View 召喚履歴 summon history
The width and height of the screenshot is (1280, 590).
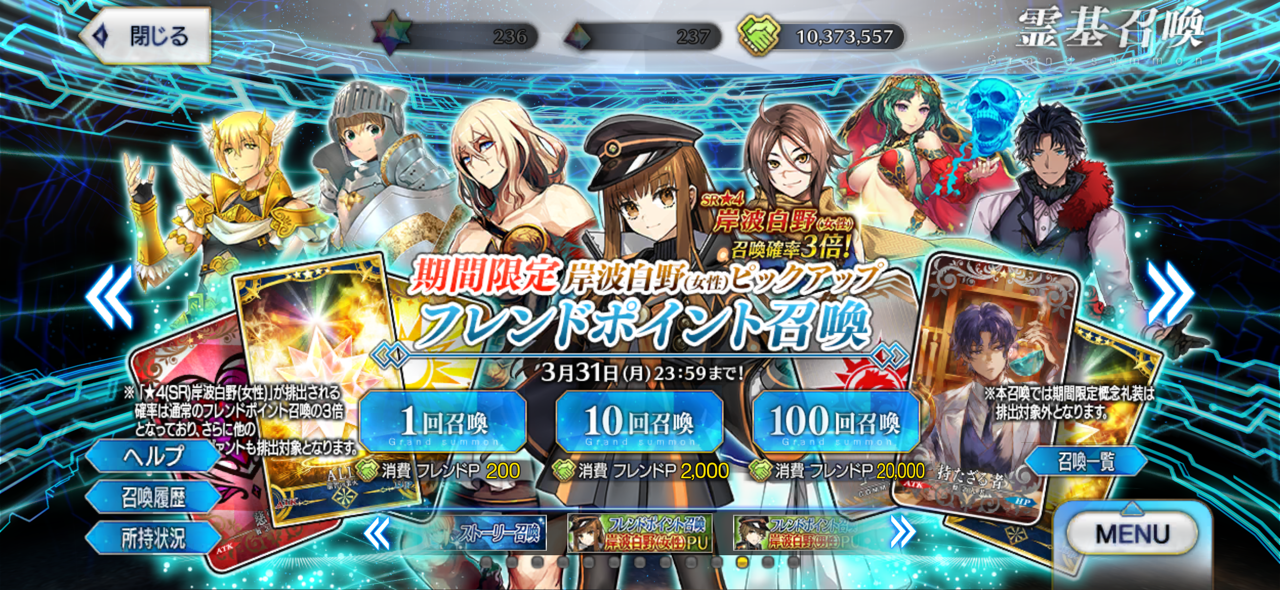[152, 496]
